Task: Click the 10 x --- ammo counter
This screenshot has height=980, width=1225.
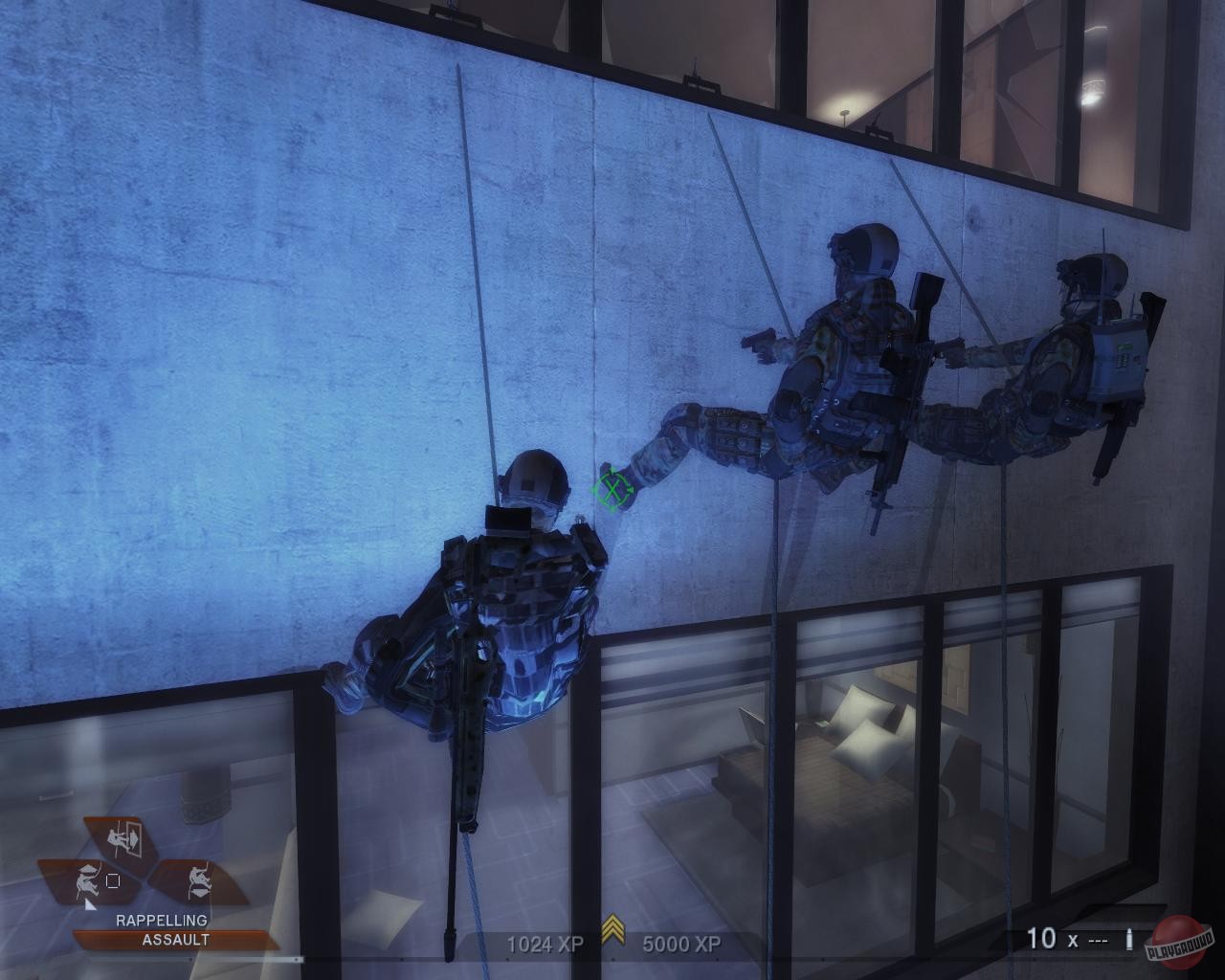Action: pos(1067,941)
